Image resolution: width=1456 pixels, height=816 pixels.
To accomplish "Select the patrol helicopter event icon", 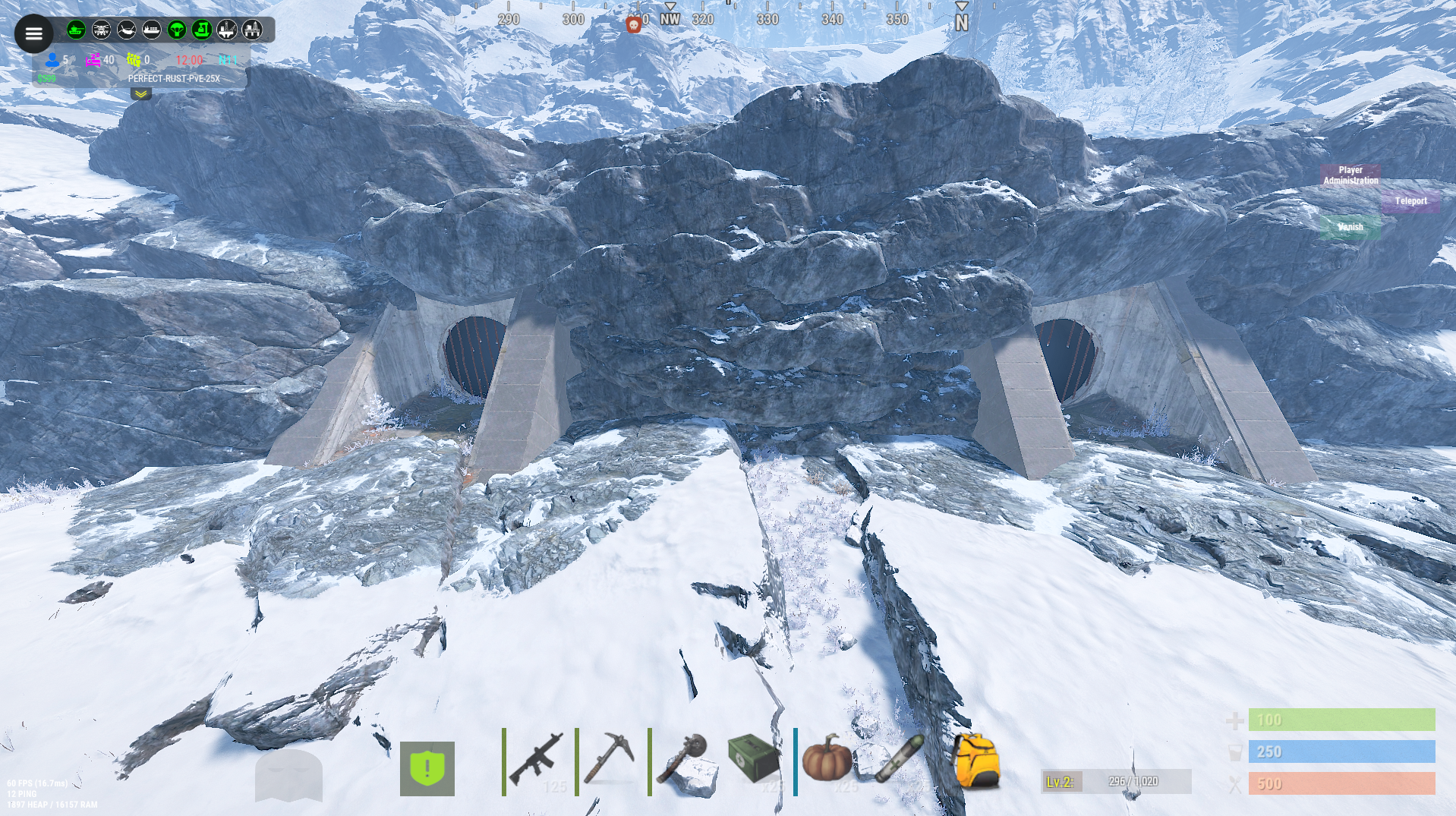I will click(x=101, y=30).
